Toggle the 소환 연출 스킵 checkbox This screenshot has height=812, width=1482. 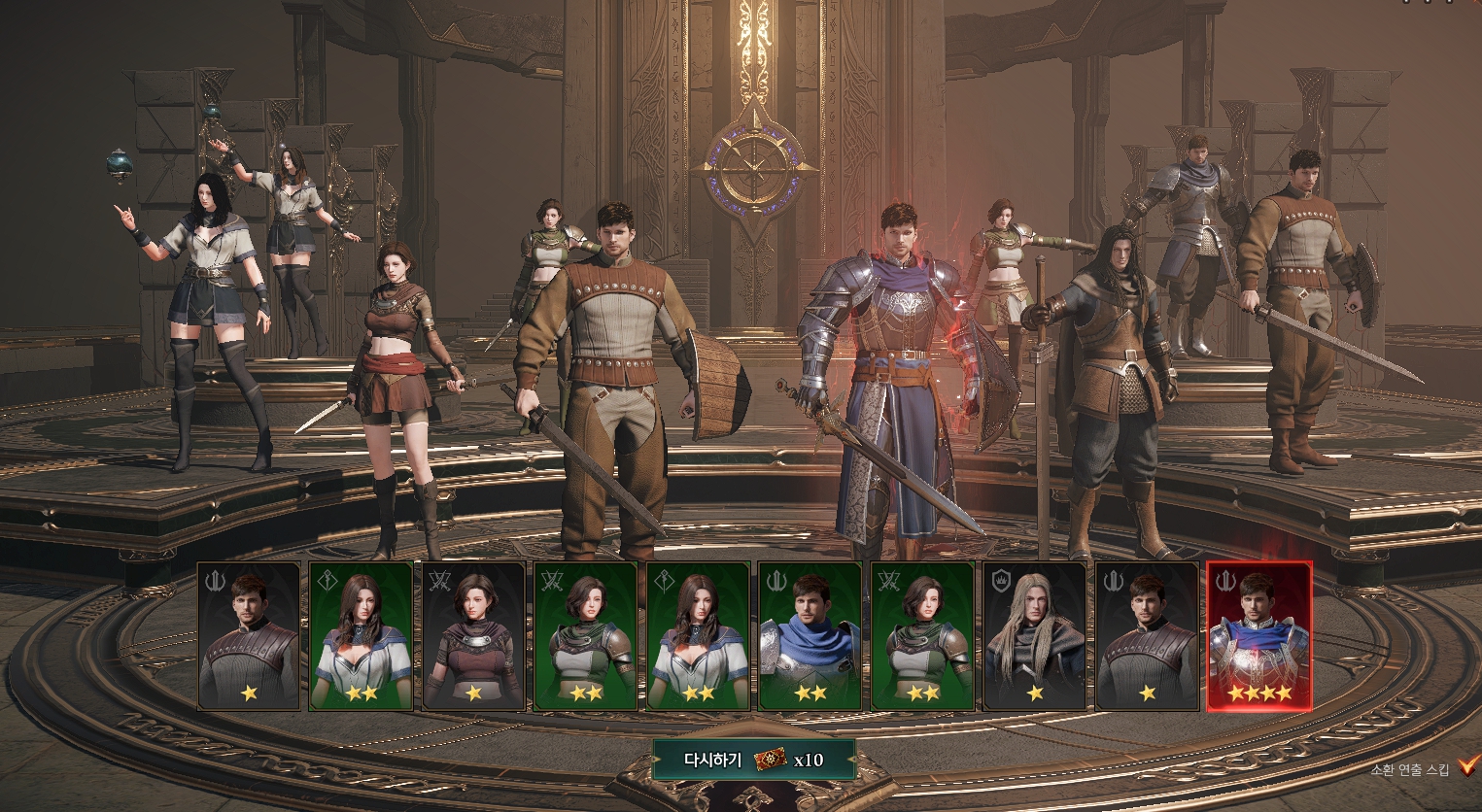1466,768
